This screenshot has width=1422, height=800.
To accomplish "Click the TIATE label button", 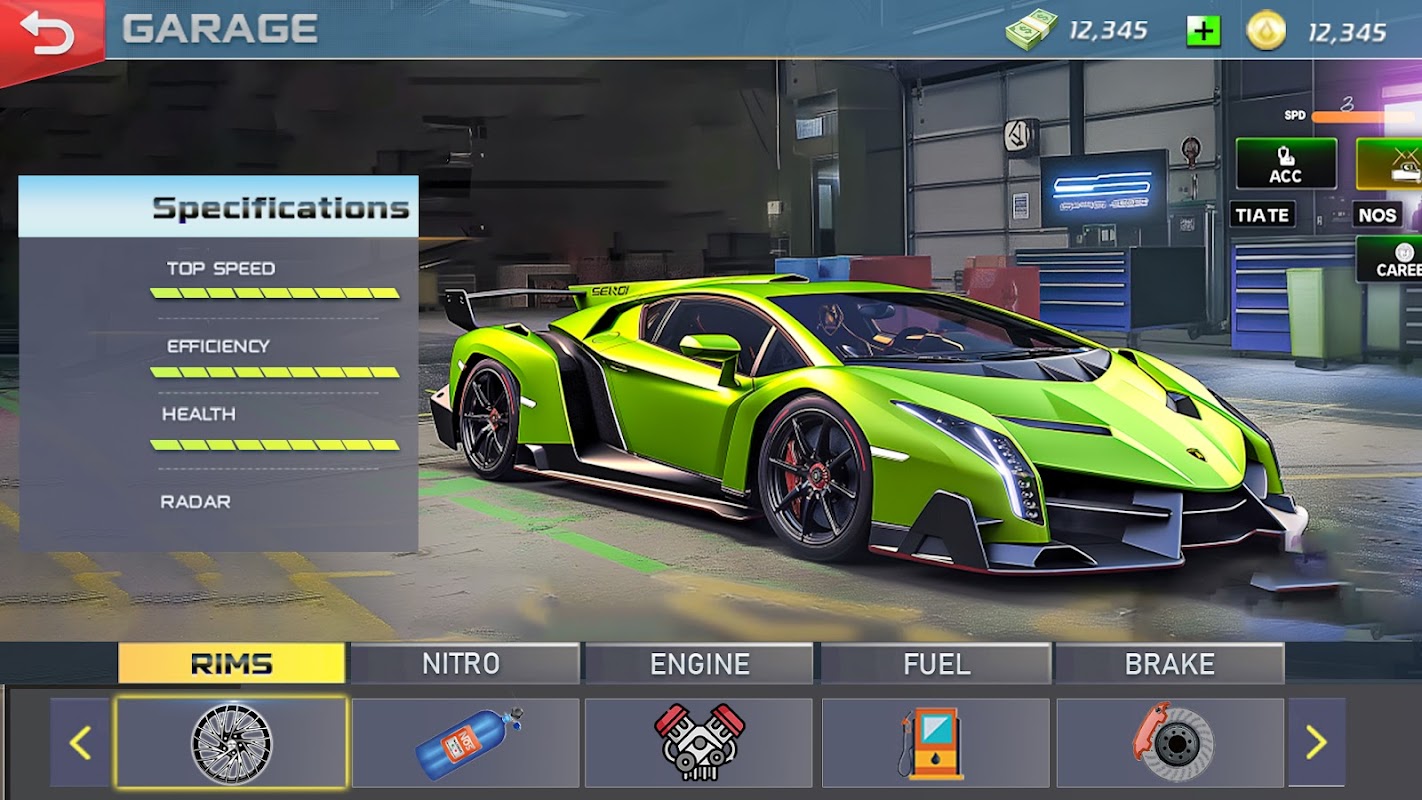I will [1262, 215].
